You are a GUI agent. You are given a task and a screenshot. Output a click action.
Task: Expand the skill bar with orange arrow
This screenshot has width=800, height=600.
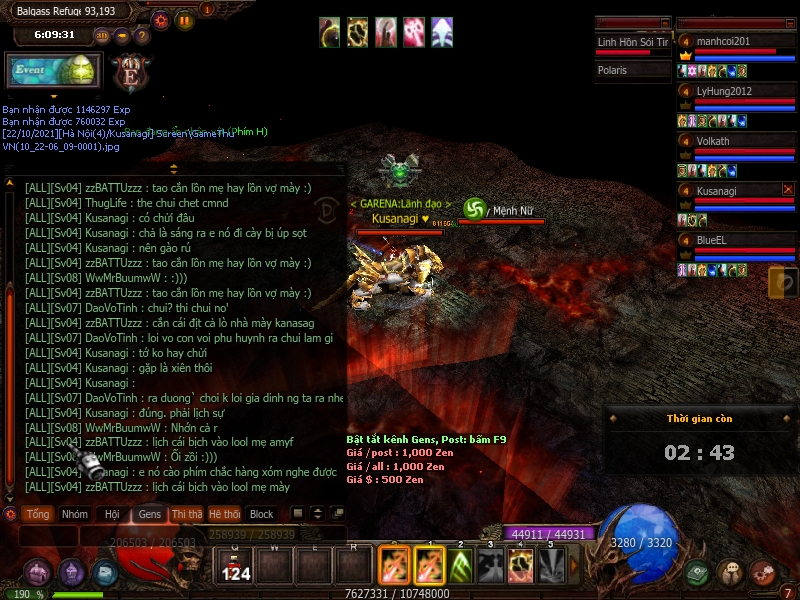[x=574, y=567]
